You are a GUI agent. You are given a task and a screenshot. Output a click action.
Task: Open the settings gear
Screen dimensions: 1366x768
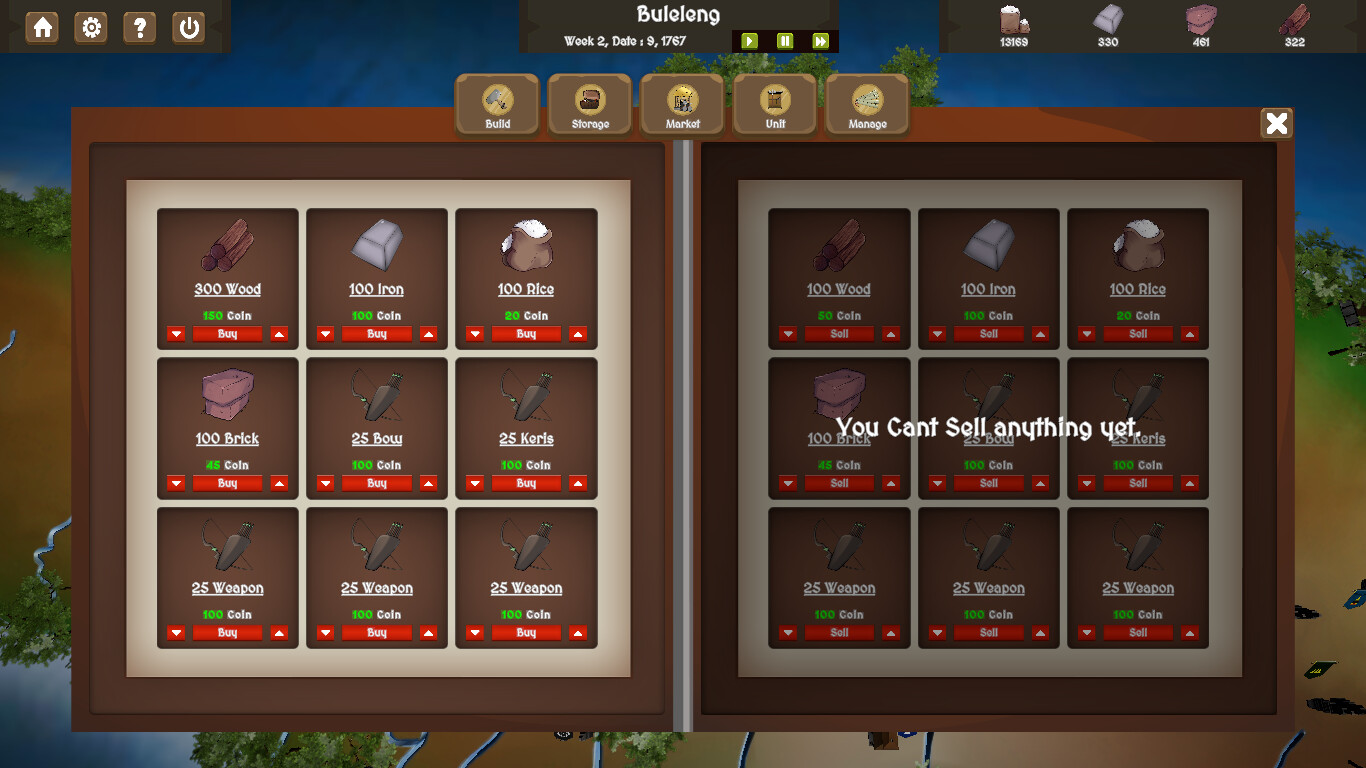click(91, 28)
